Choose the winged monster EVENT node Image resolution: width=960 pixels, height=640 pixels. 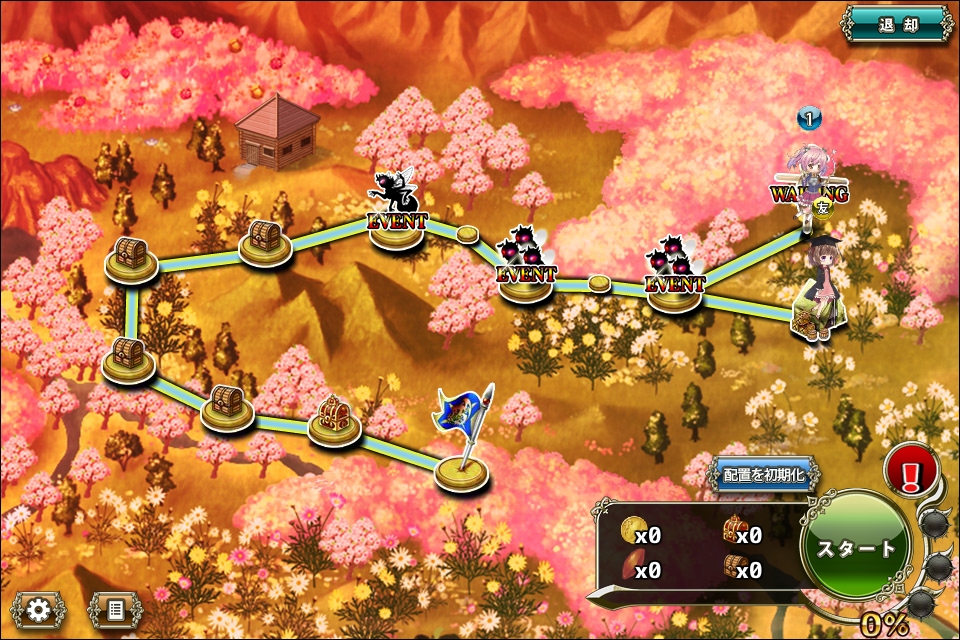(x=397, y=209)
